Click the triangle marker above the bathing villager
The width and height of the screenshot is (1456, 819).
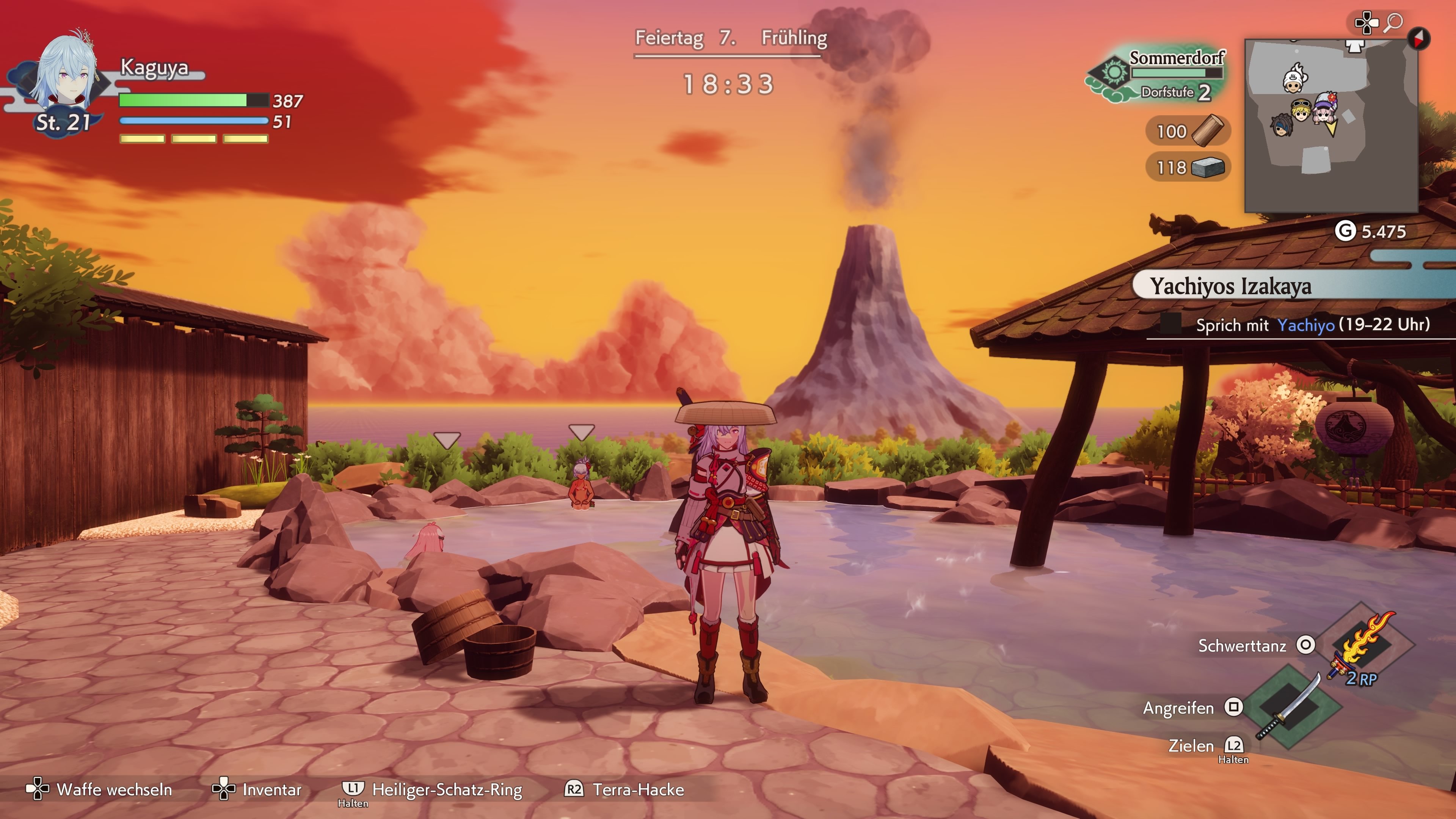pyautogui.click(x=581, y=432)
